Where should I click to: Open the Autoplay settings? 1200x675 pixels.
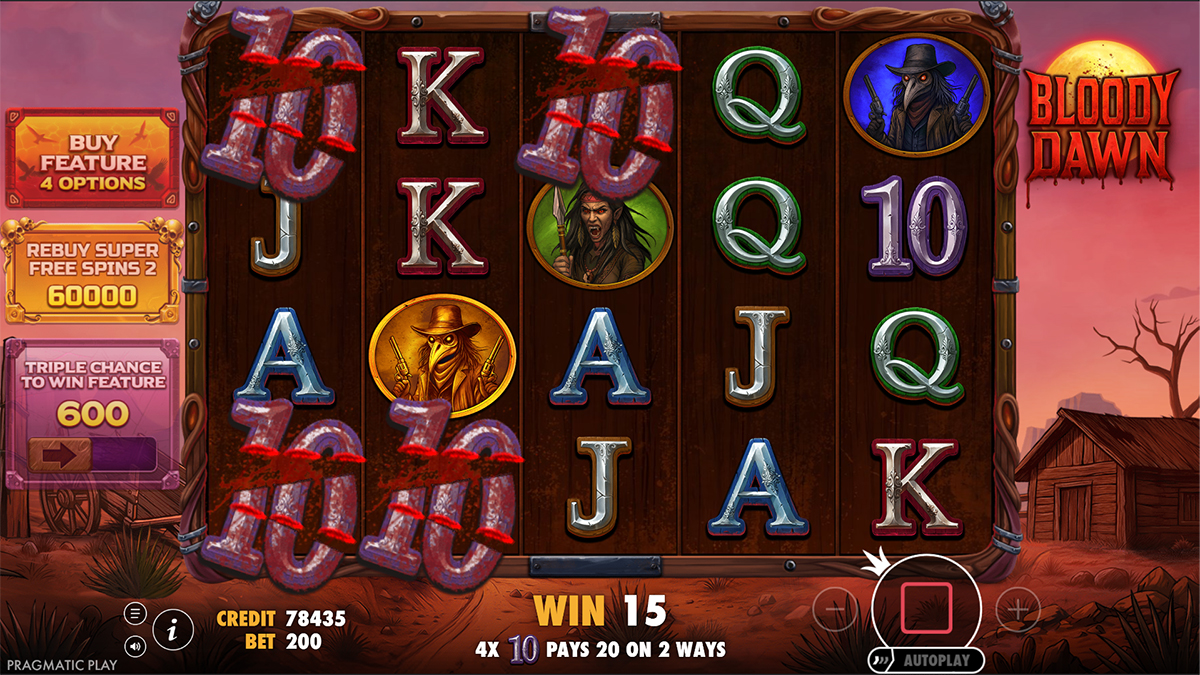(x=928, y=660)
